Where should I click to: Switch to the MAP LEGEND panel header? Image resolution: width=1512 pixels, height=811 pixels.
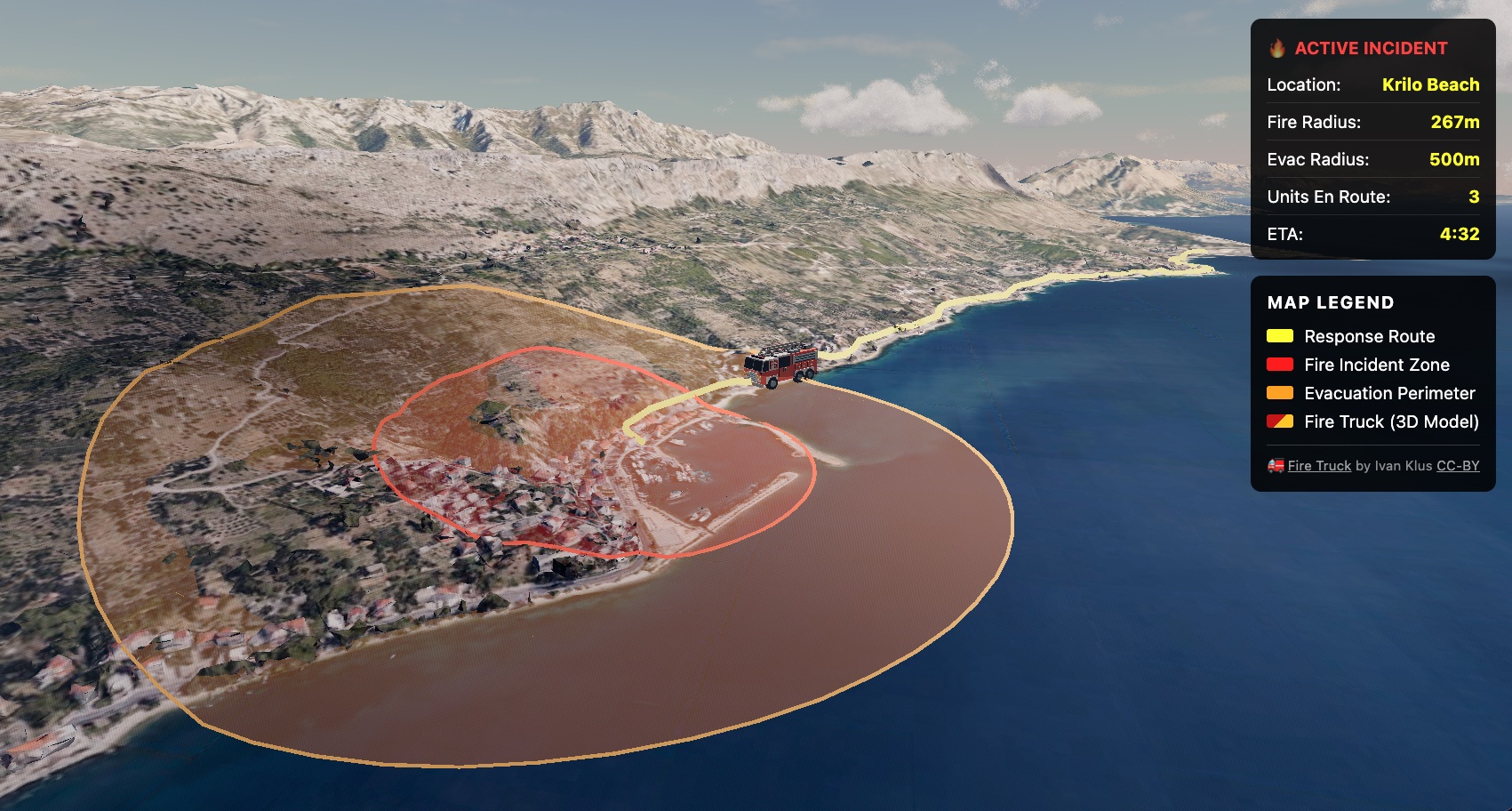click(x=1330, y=302)
